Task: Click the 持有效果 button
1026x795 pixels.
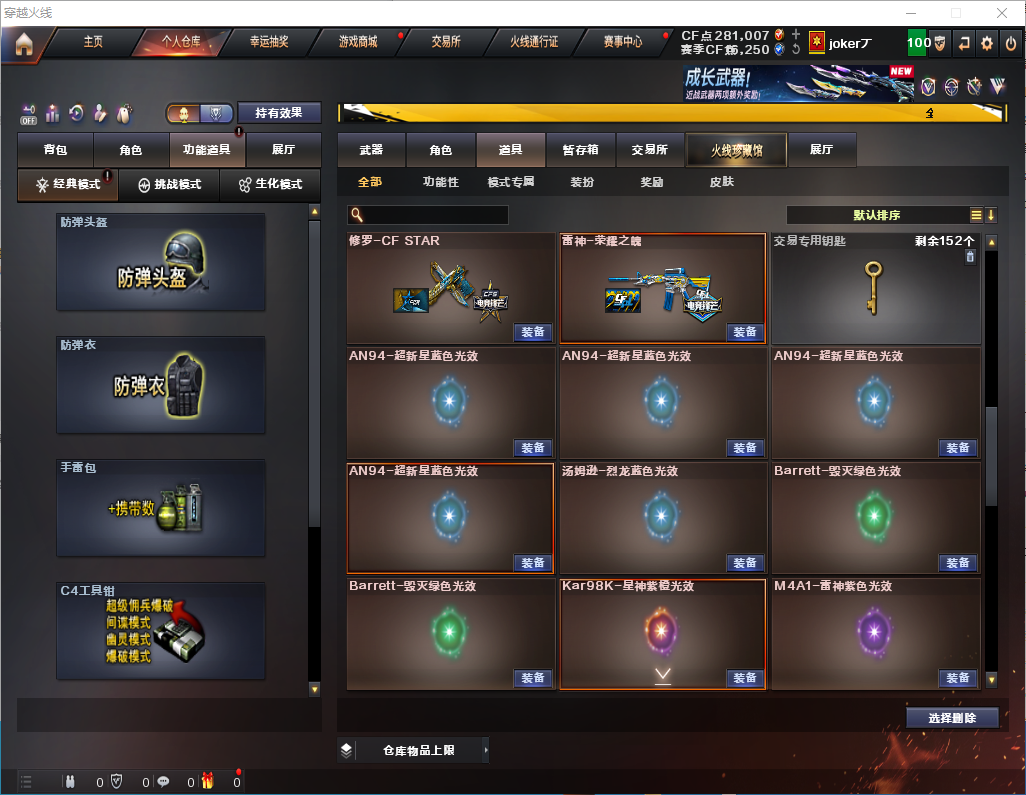Action: point(280,113)
